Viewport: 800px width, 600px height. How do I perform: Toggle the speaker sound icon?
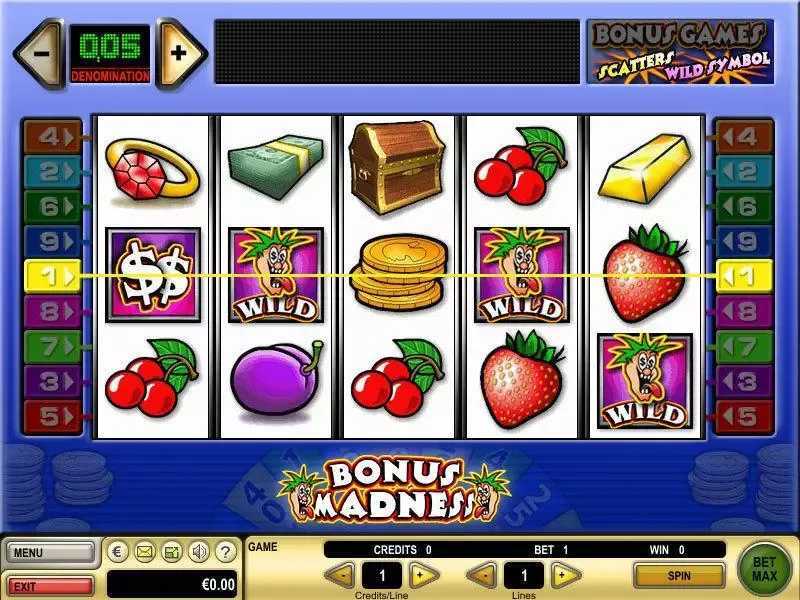point(199,551)
